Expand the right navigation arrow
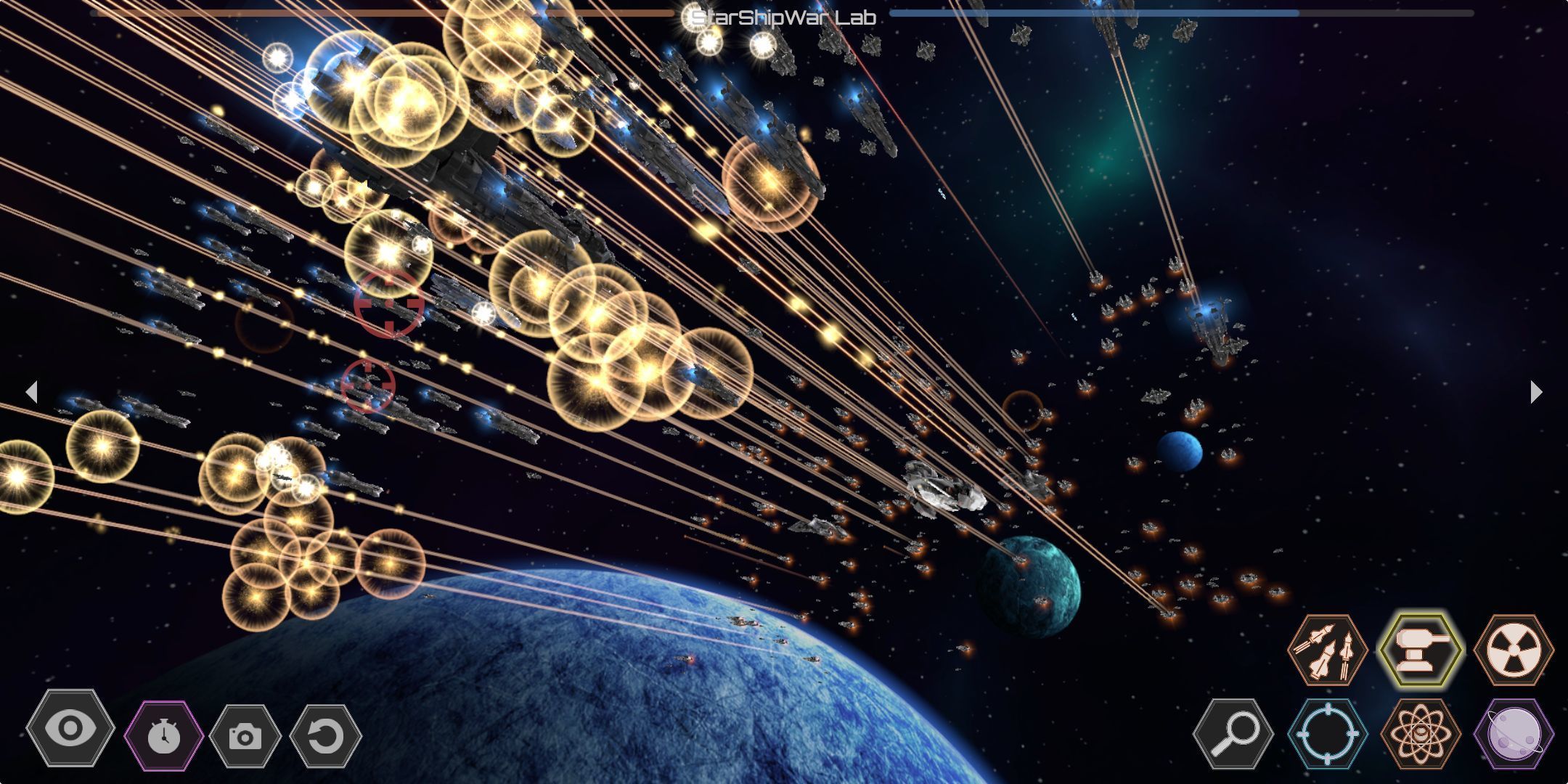The image size is (1568, 784). point(1536,392)
